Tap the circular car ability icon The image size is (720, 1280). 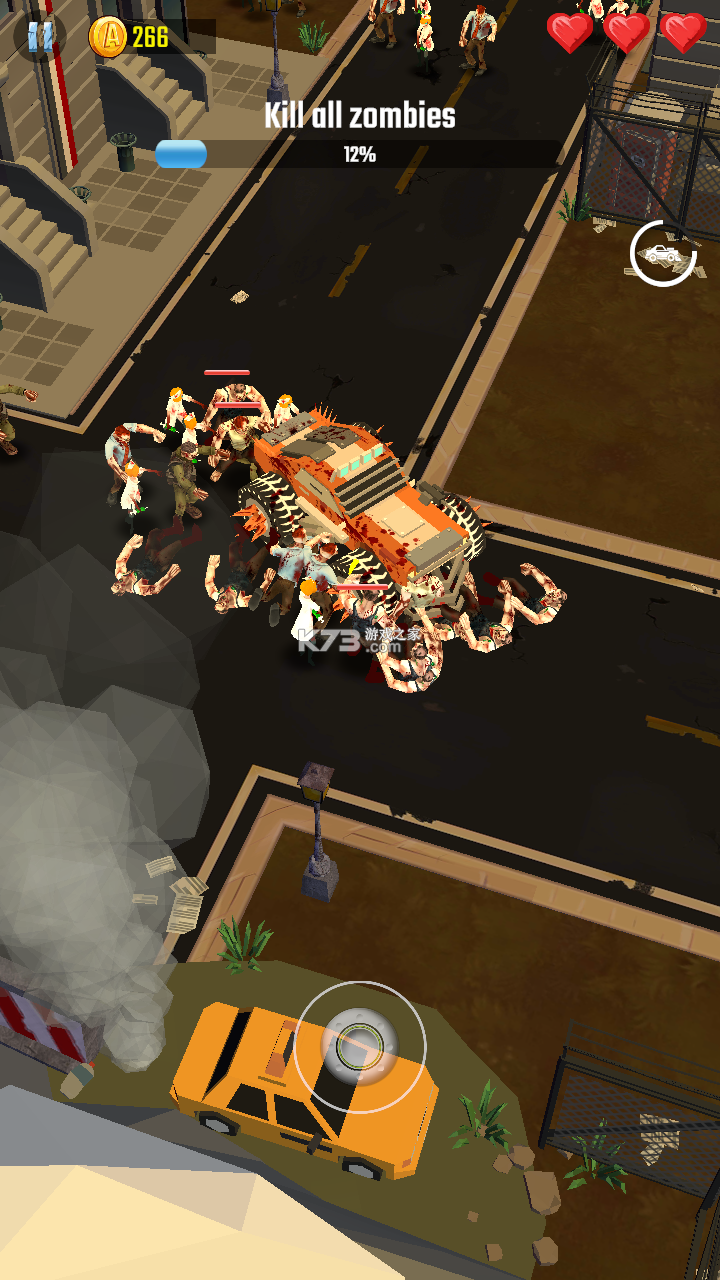tap(663, 254)
